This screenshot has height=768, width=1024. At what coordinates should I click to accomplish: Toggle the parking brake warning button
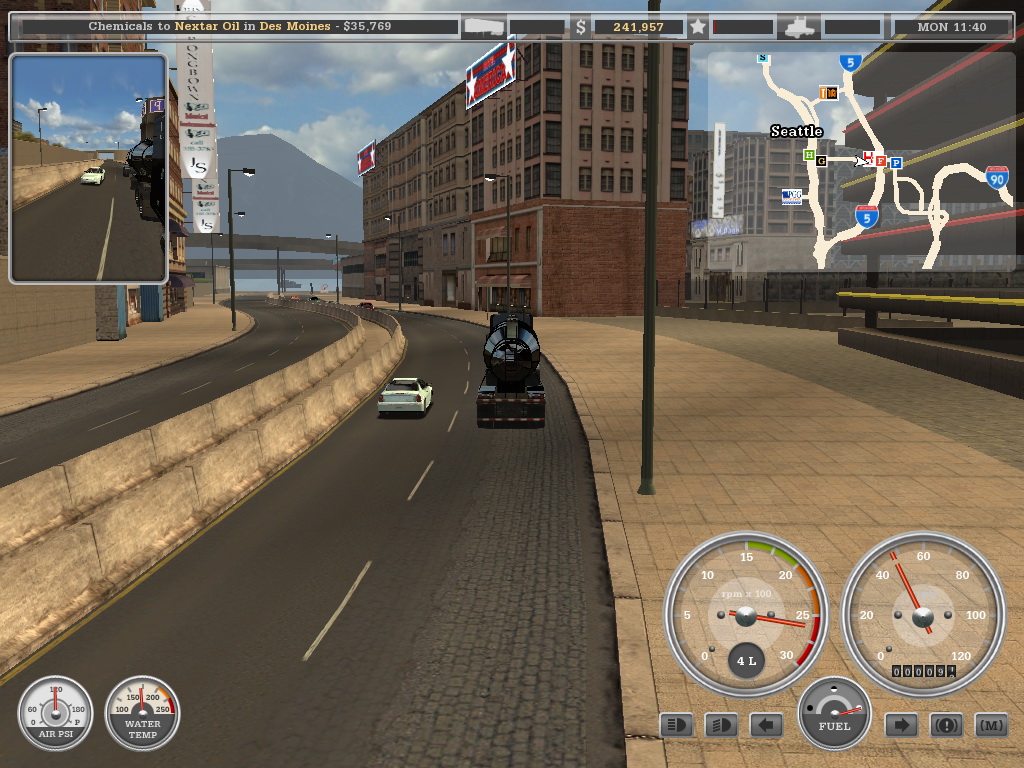coord(946,725)
